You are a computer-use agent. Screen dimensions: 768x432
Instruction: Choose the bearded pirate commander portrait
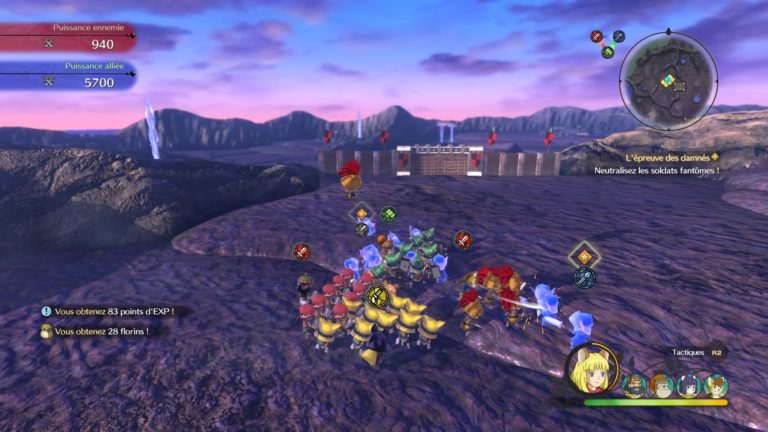635,385
